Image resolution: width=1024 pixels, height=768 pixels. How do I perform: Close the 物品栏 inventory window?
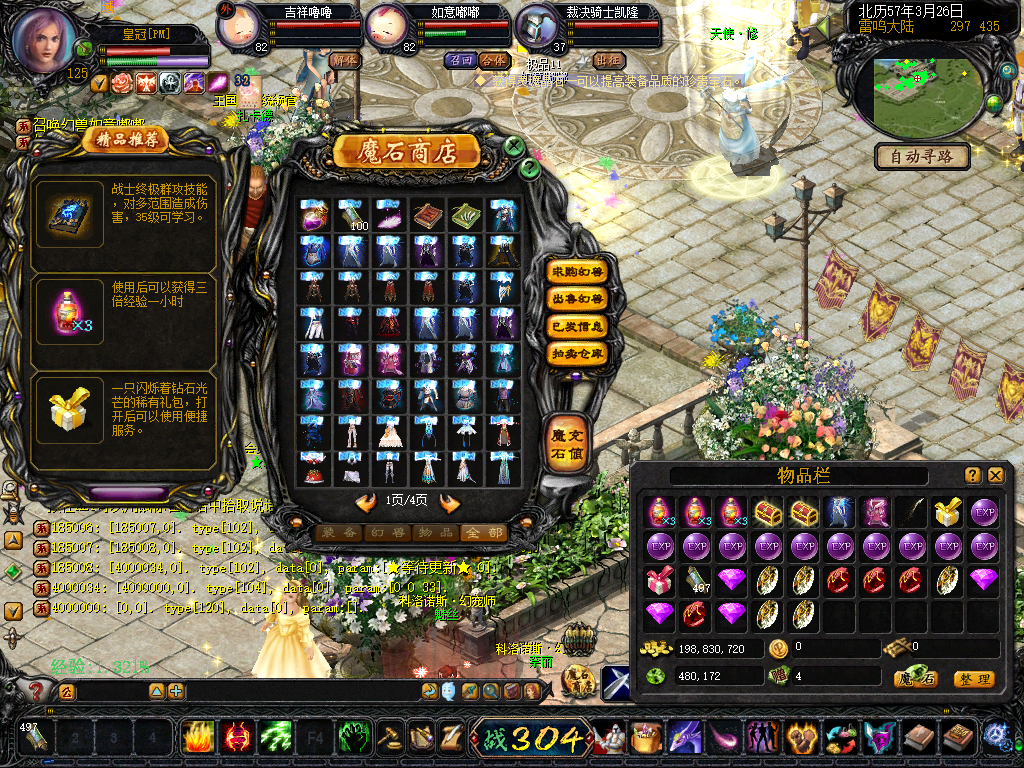[995, 475]
